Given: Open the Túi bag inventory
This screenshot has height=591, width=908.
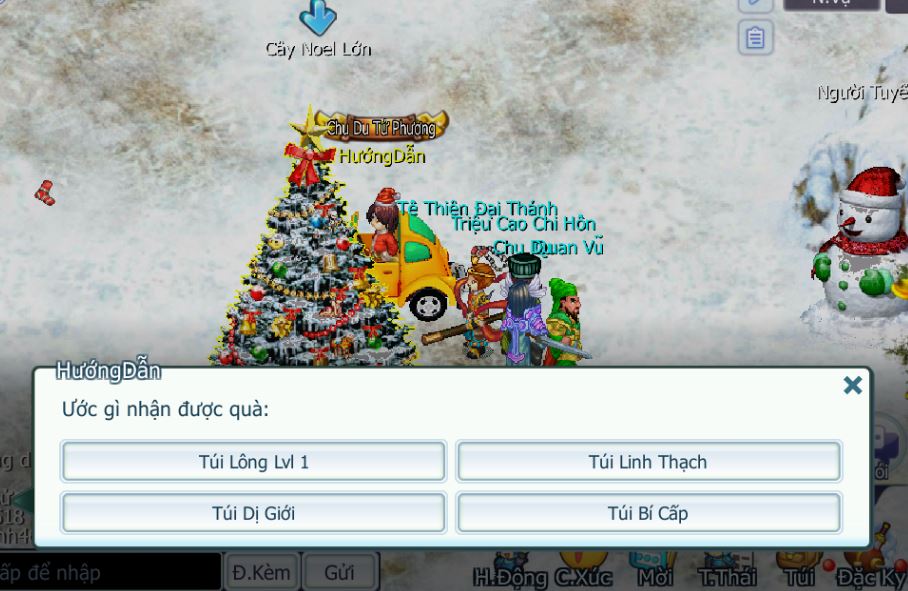Looking at the screenshot, I should click(800, 573).
